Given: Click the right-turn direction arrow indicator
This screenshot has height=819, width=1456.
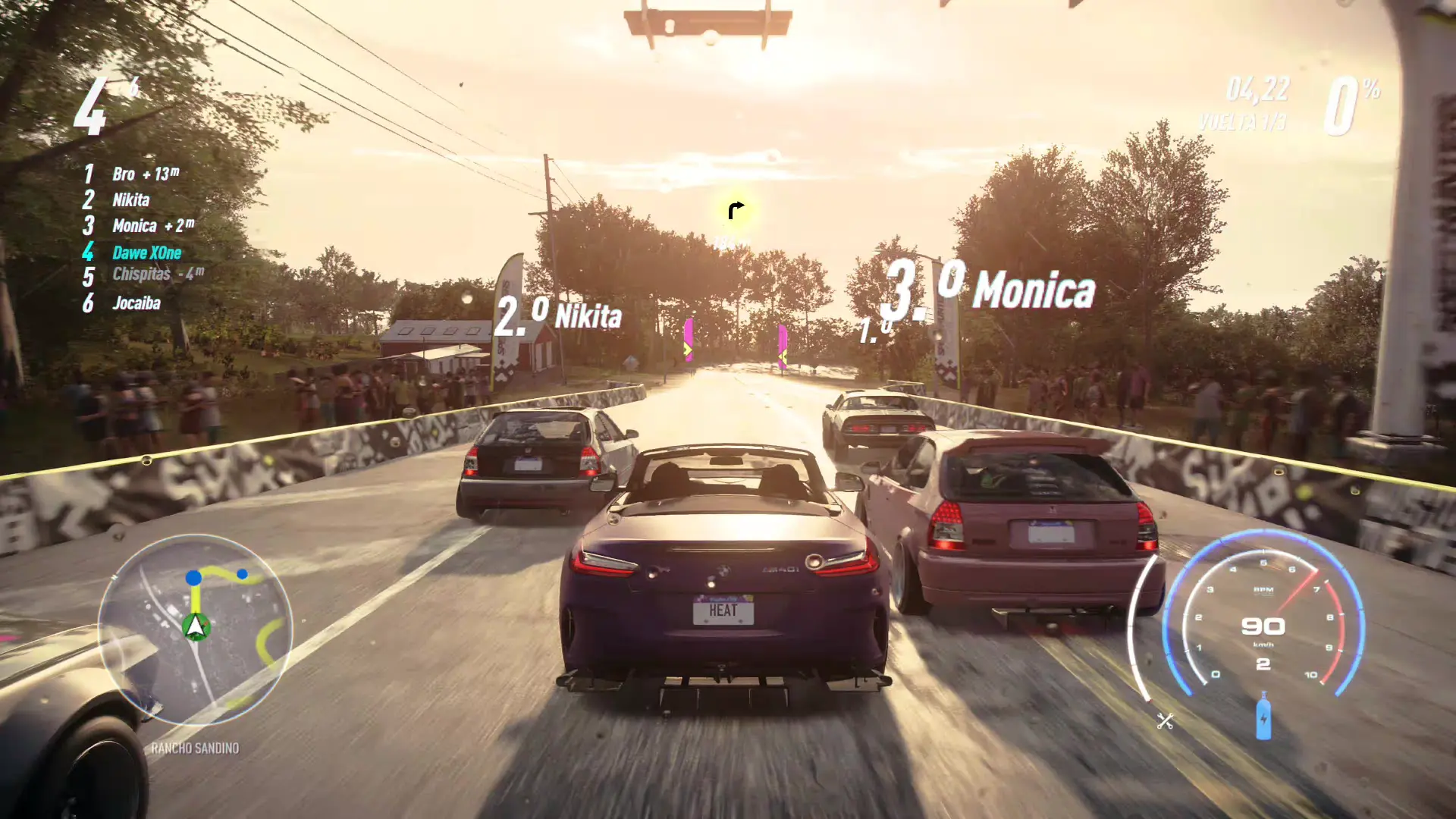Looking at the screenshot, I should [736, 210].
